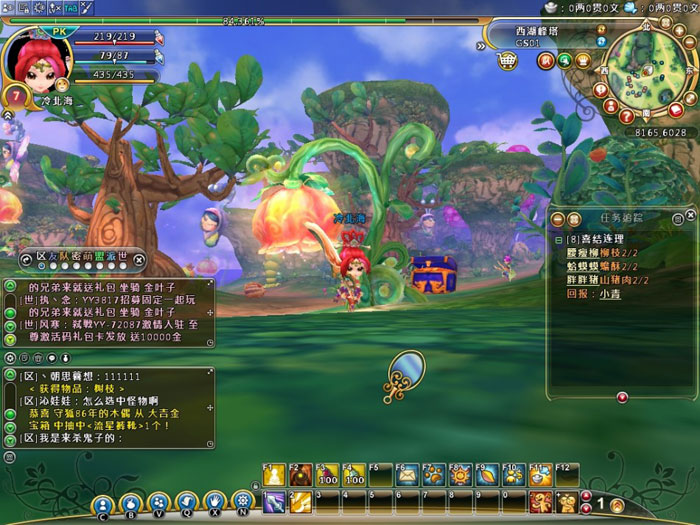Open the character menu button labeled C
The height and width of the screenshot is (525, 700).
pyautogui.click(x=103, y=503)
